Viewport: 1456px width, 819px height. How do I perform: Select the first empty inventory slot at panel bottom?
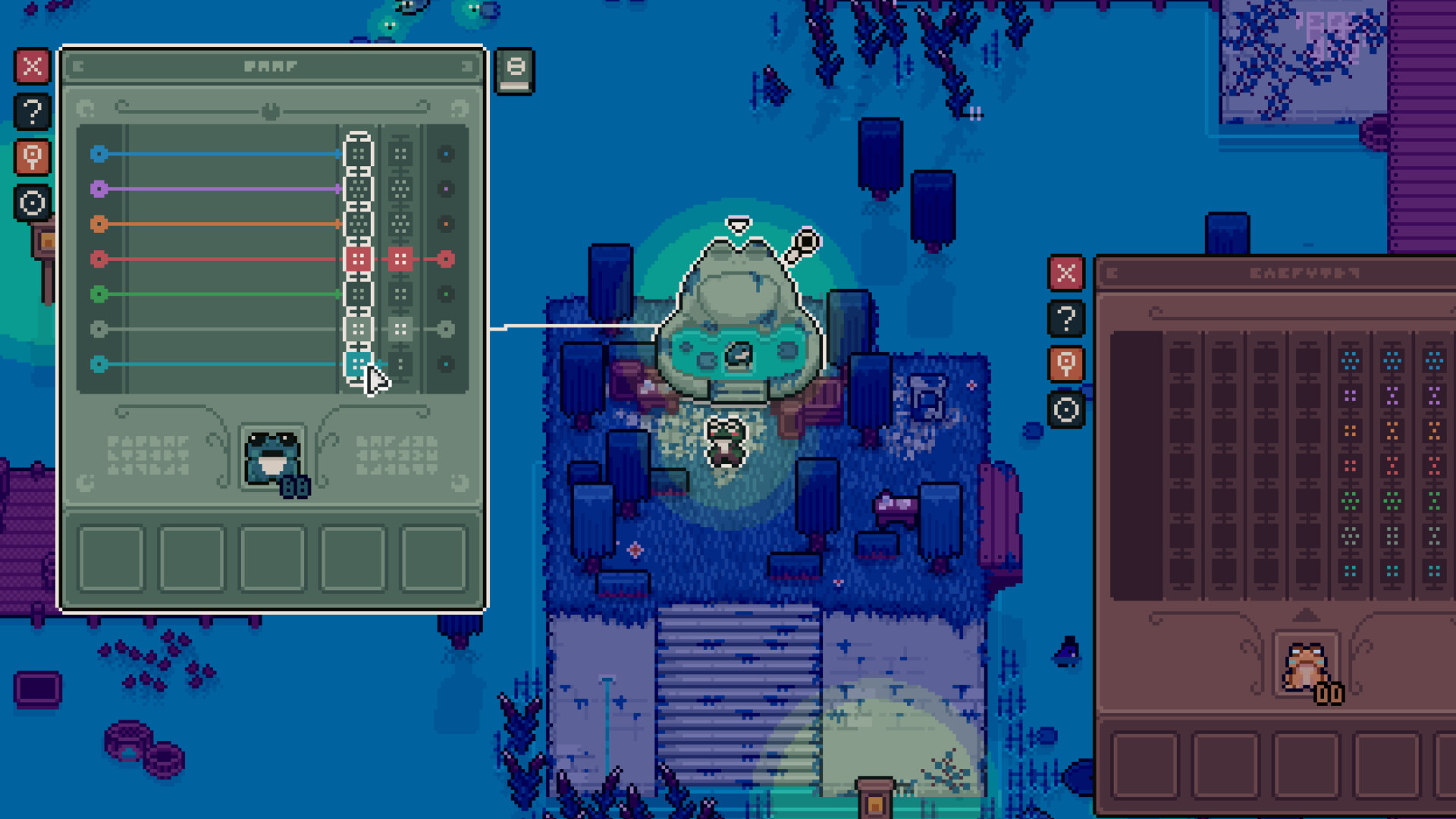tap(111, 559)
